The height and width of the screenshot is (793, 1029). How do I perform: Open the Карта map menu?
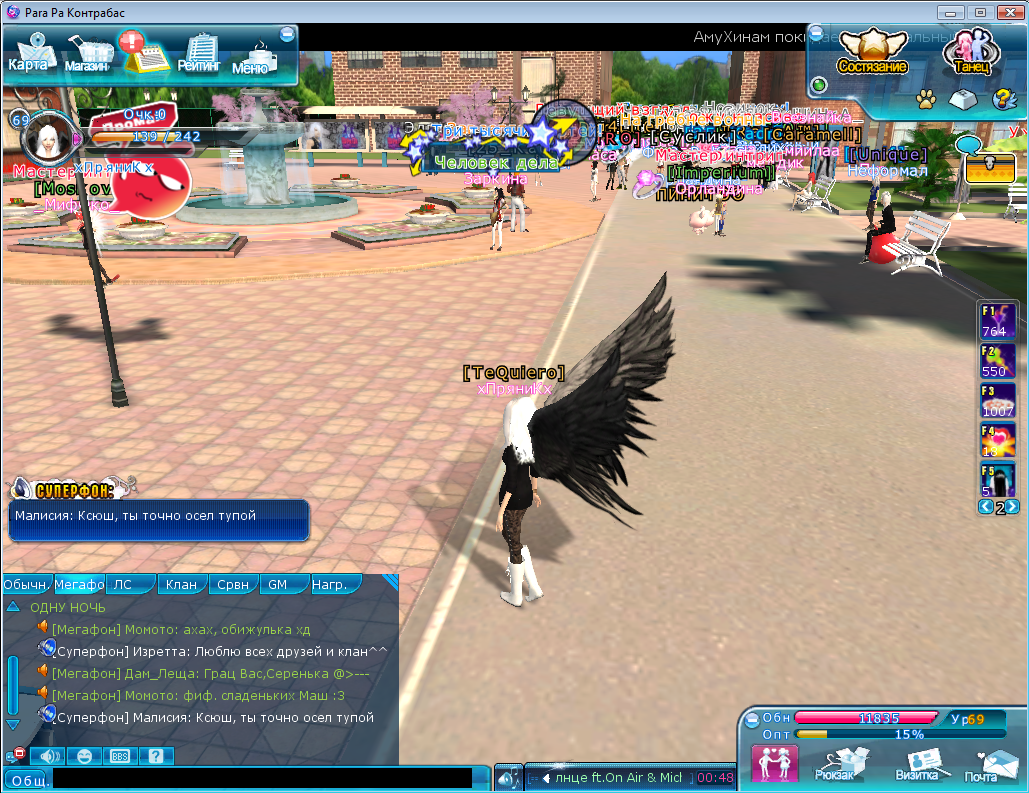point(28,53)
